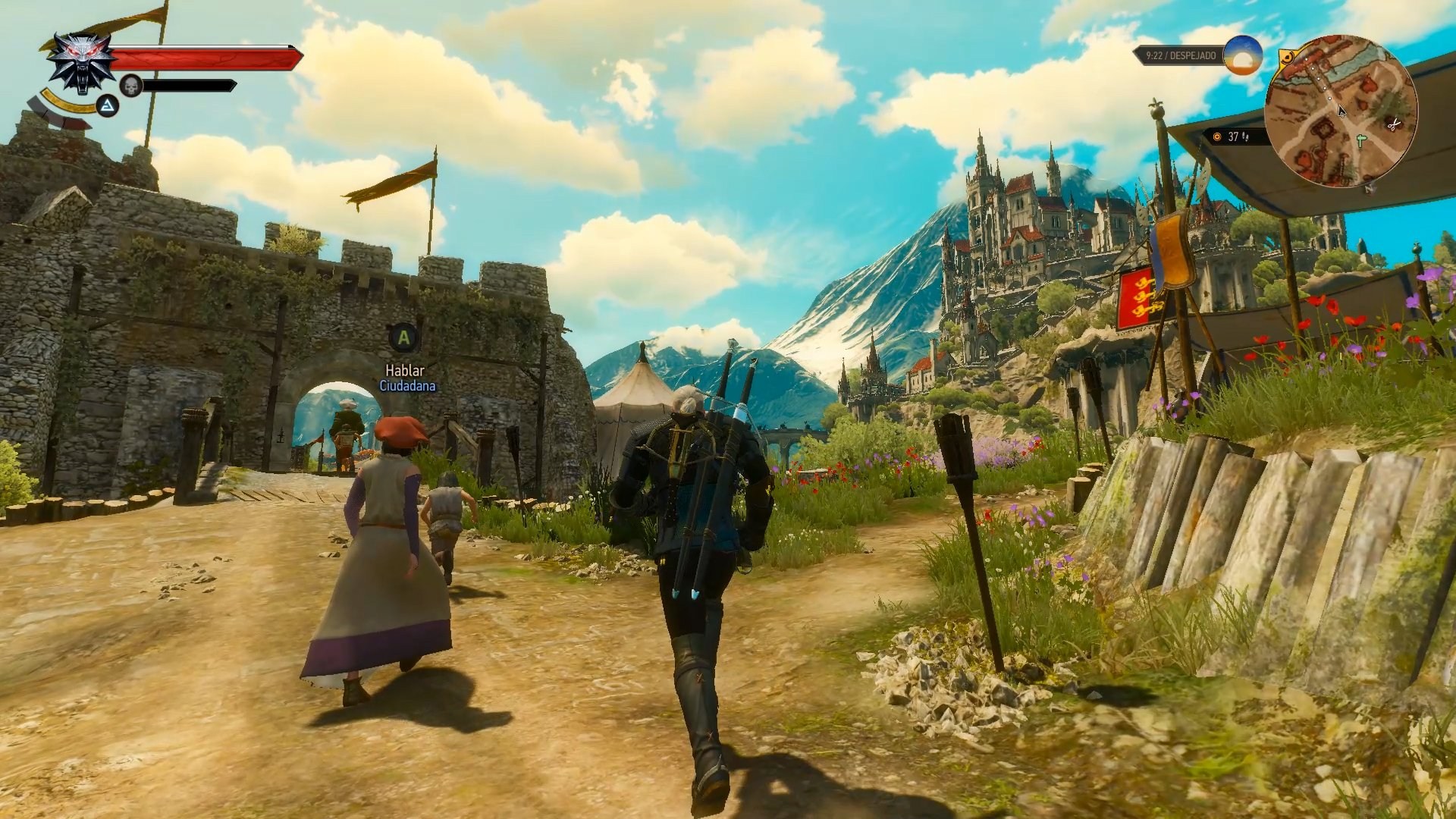Image resolution: width=1456 pixels, height=819 pixels.
Task: Open the circular minimap
Action: click(x=1342, y=110)
